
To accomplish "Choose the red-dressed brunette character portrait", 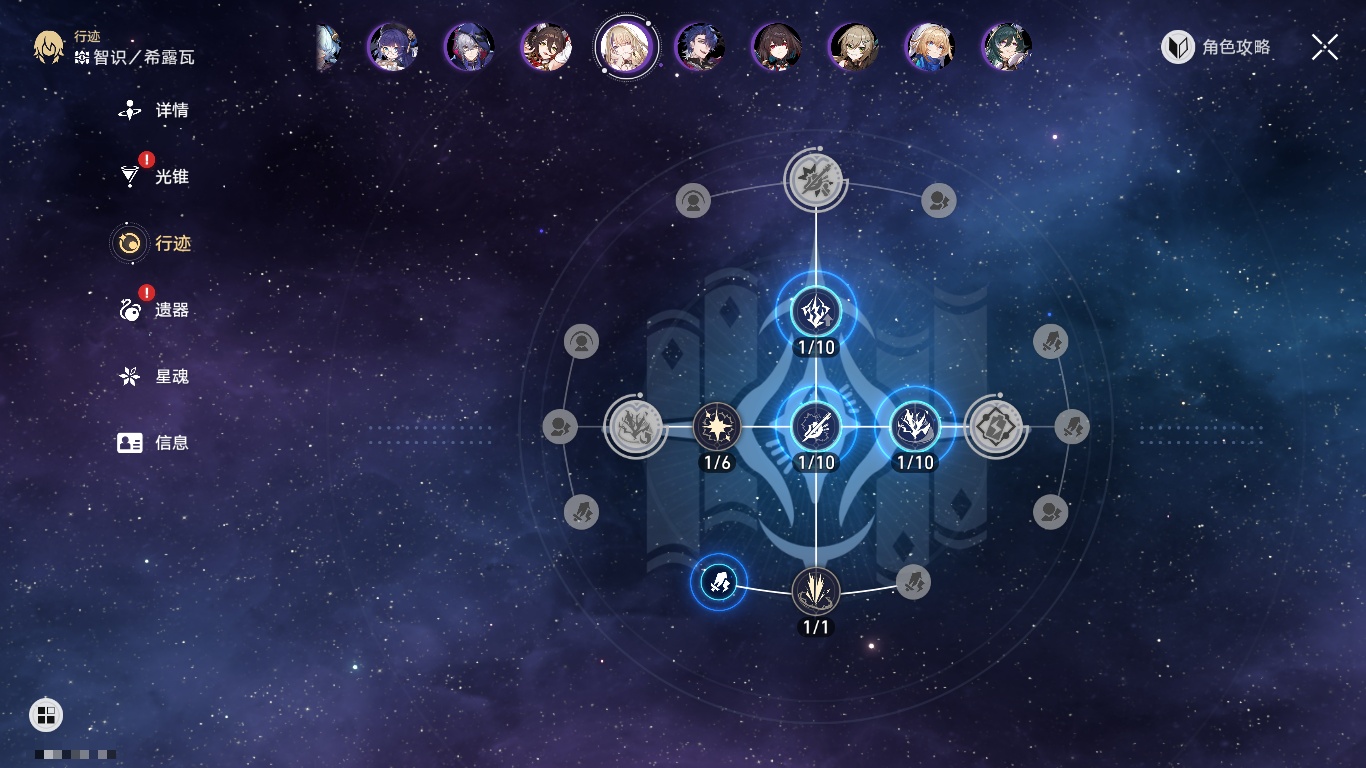I will (x=547, y=47).
